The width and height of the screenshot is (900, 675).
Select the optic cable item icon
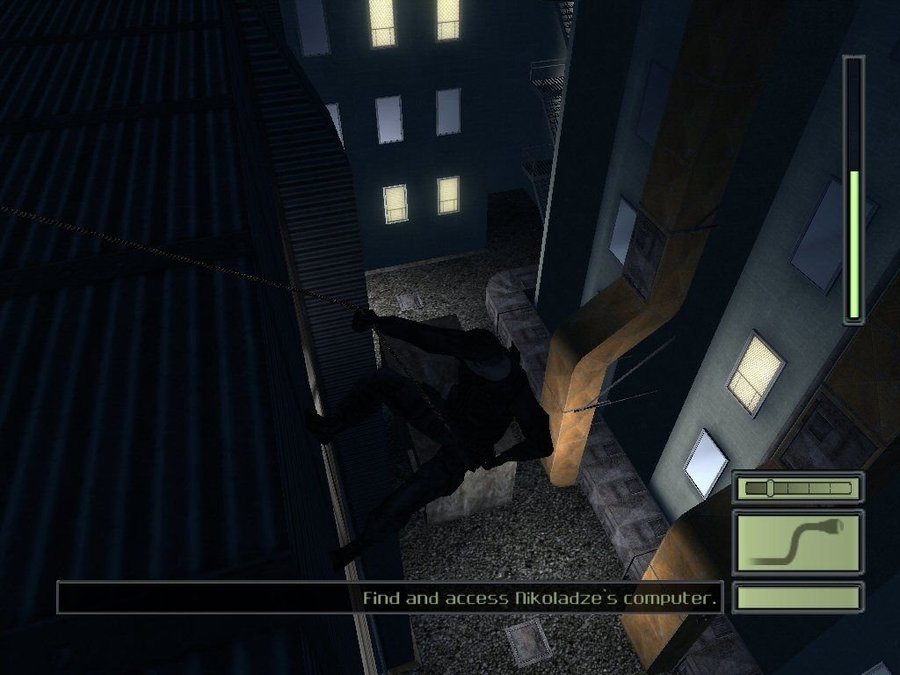click(798, 541)
